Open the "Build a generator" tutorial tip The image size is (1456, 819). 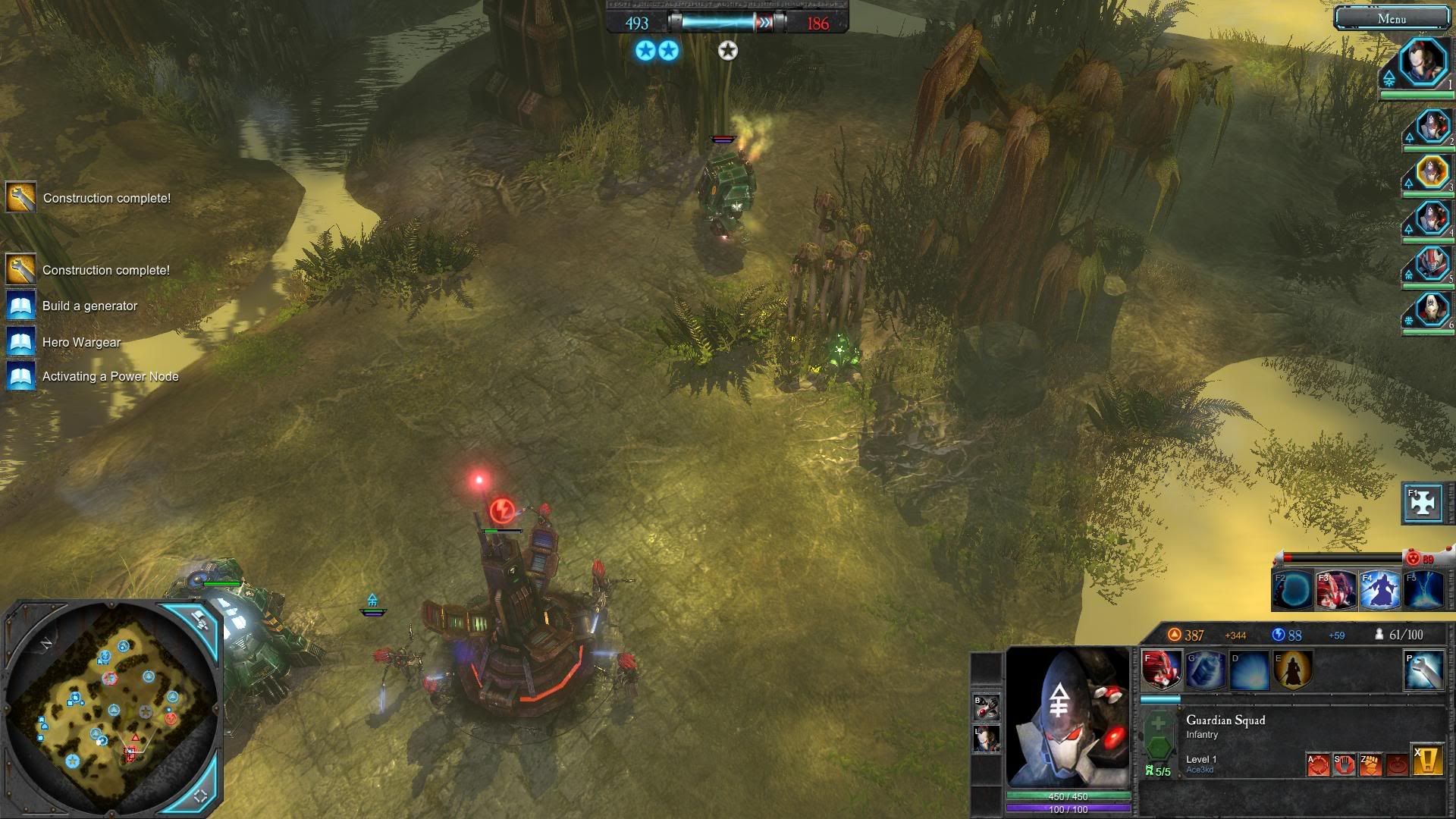tap(89, 306)
